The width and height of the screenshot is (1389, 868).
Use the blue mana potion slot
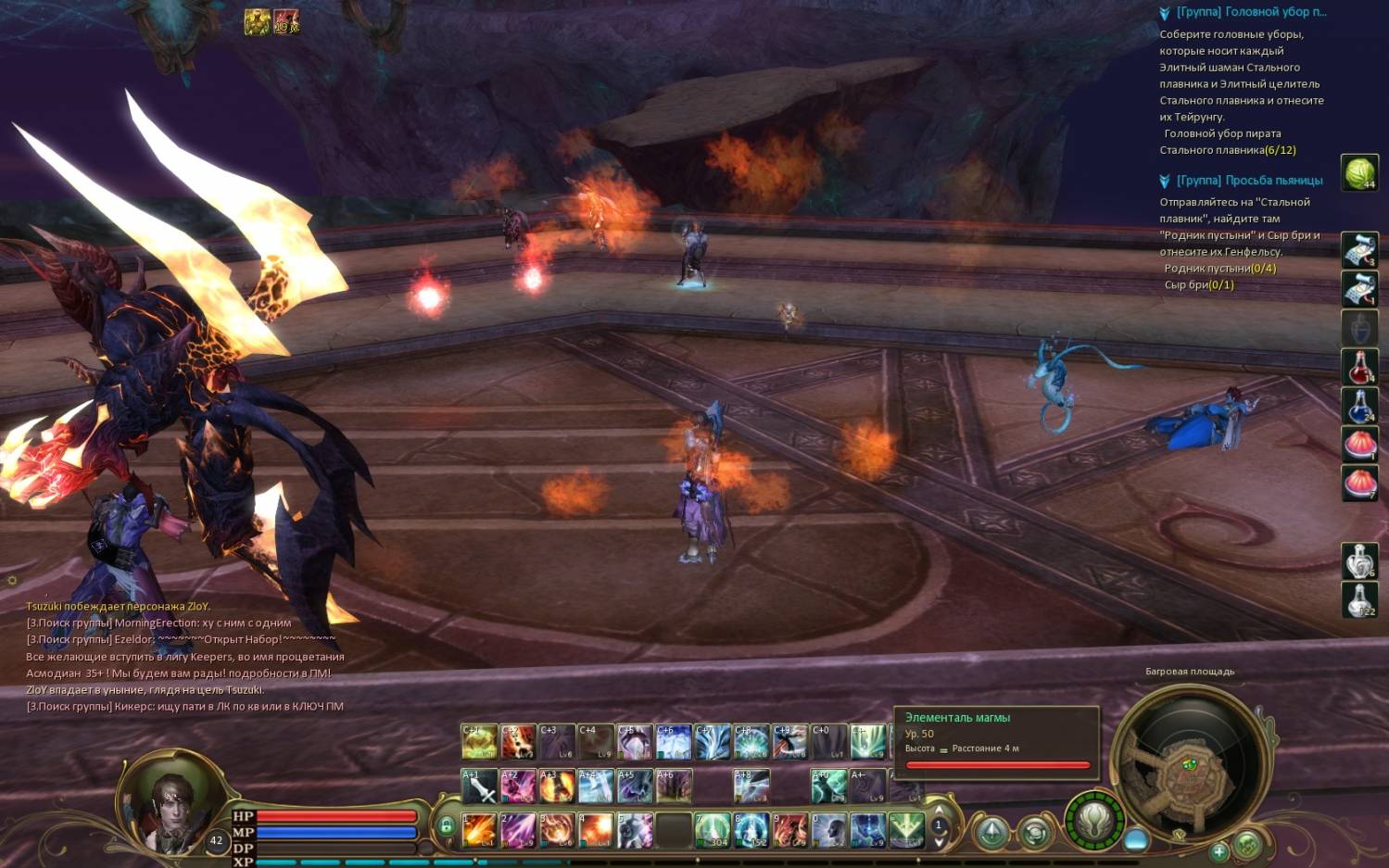(1359, 406)
